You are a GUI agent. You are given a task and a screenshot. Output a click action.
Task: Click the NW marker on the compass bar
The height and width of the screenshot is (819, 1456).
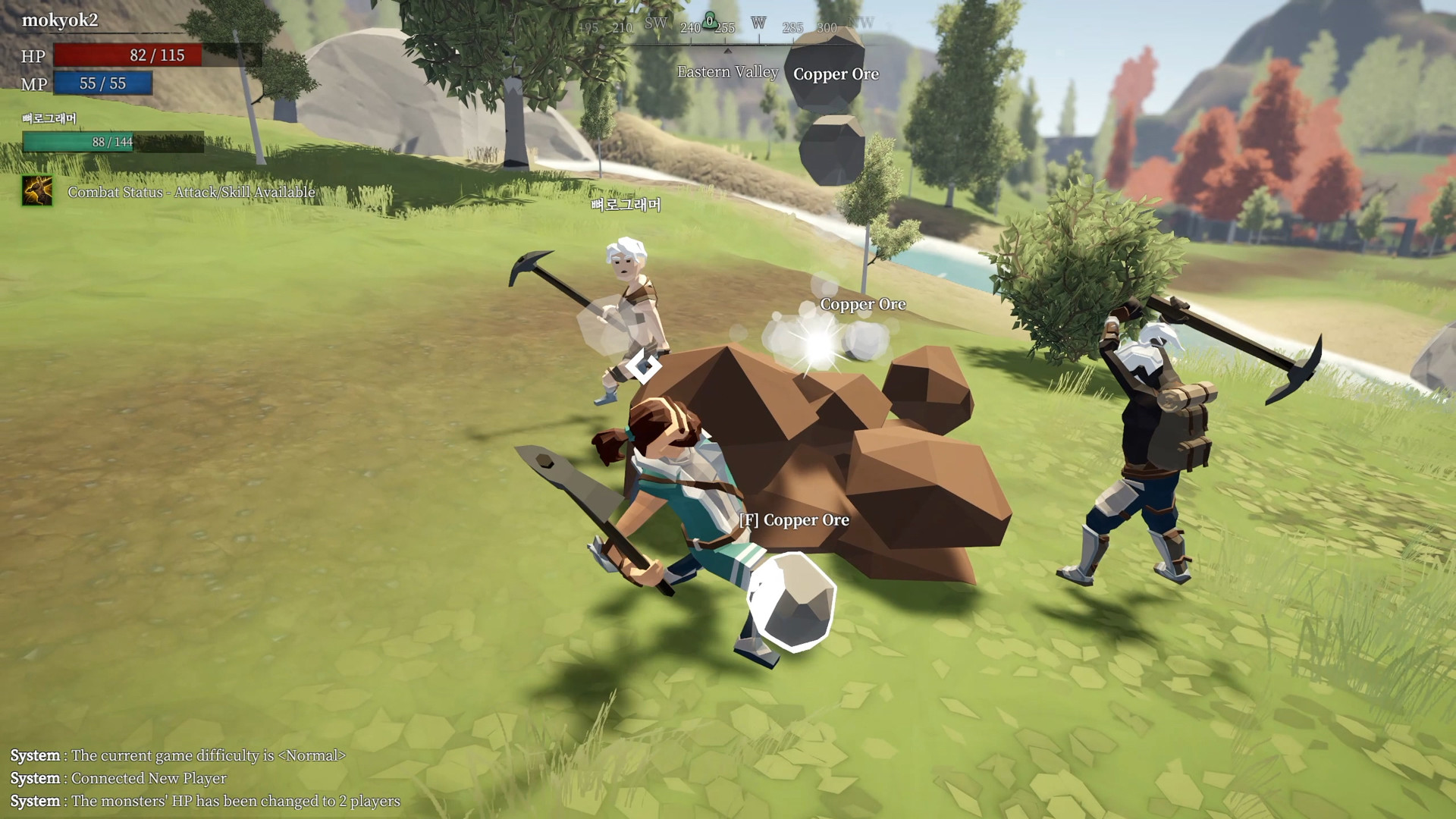pos(861,24)
